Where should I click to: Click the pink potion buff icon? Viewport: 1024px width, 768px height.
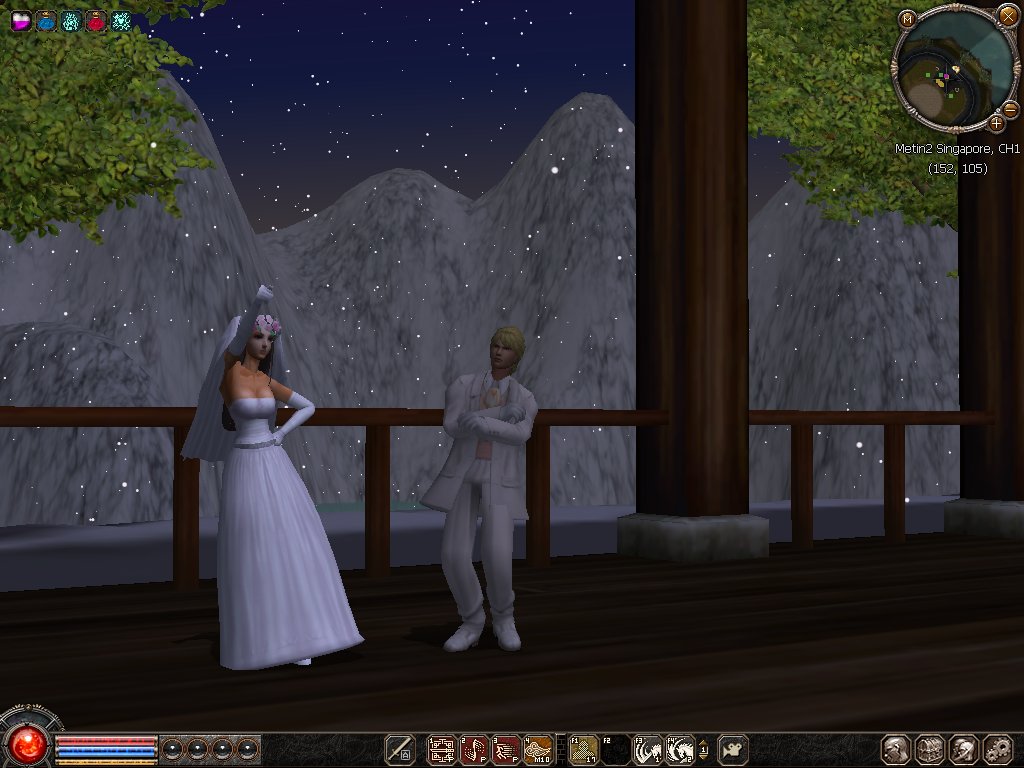coord(21,20)
